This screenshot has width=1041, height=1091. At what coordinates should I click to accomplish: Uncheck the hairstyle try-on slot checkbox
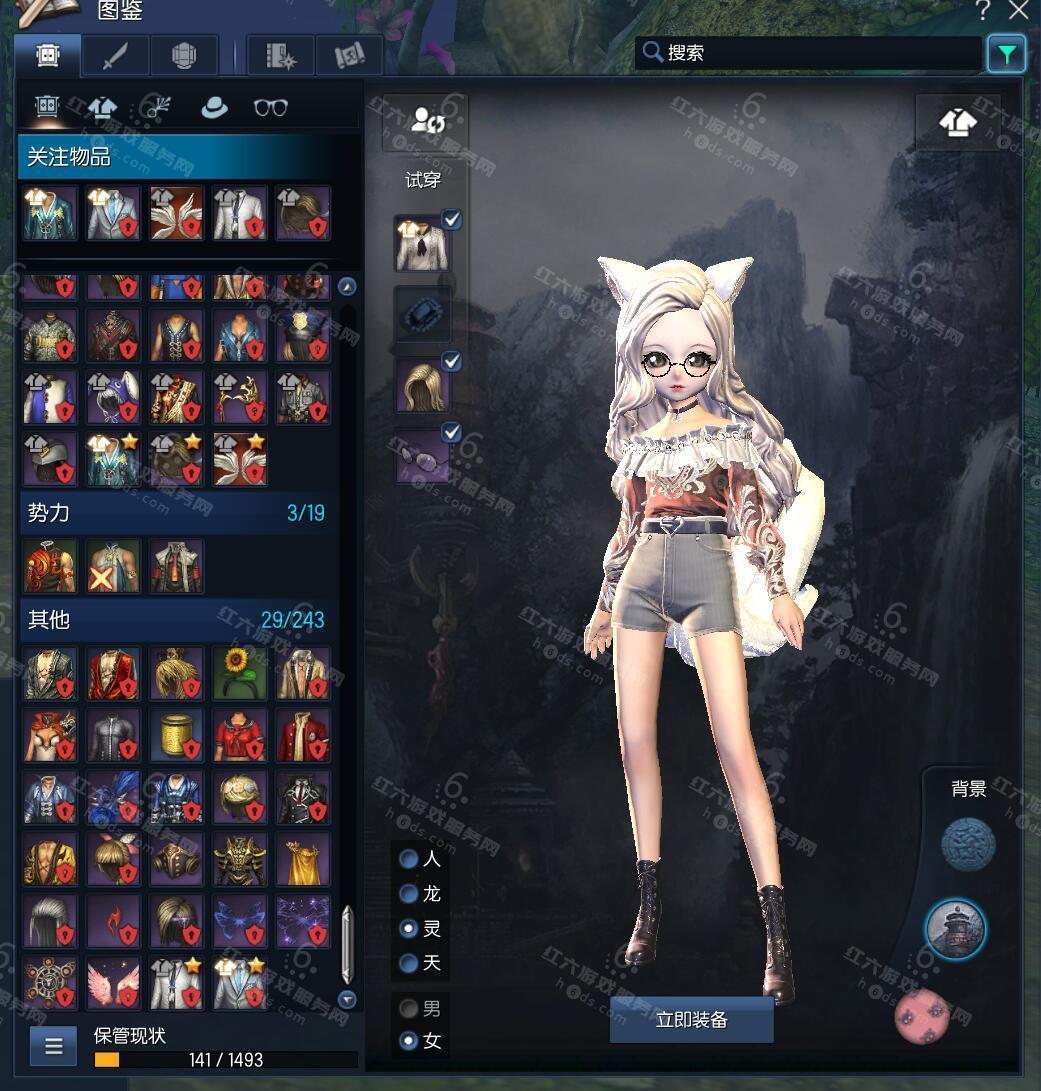pos(452,362)
